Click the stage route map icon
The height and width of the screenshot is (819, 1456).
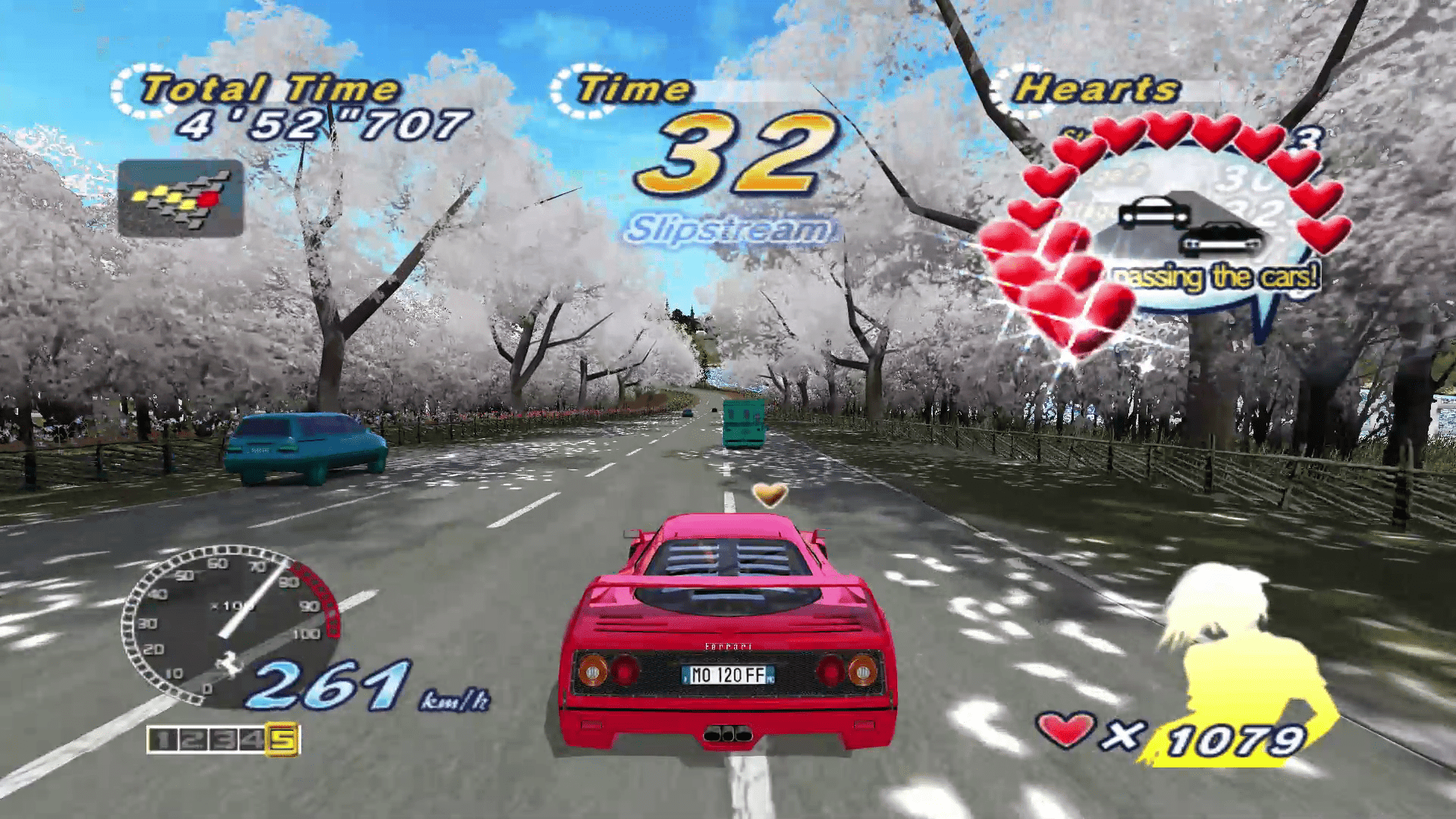(180, 198)
